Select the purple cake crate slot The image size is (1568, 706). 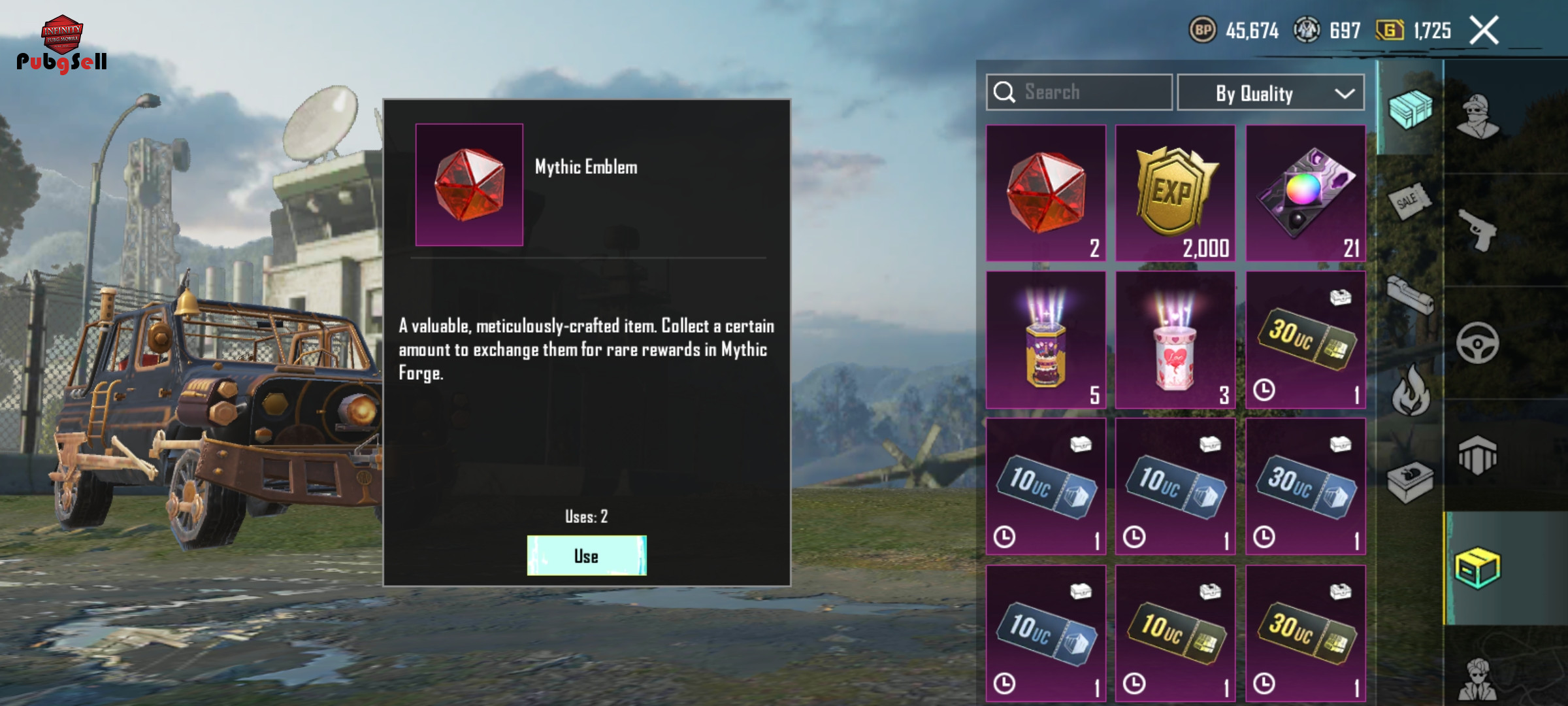[1045, 340]
